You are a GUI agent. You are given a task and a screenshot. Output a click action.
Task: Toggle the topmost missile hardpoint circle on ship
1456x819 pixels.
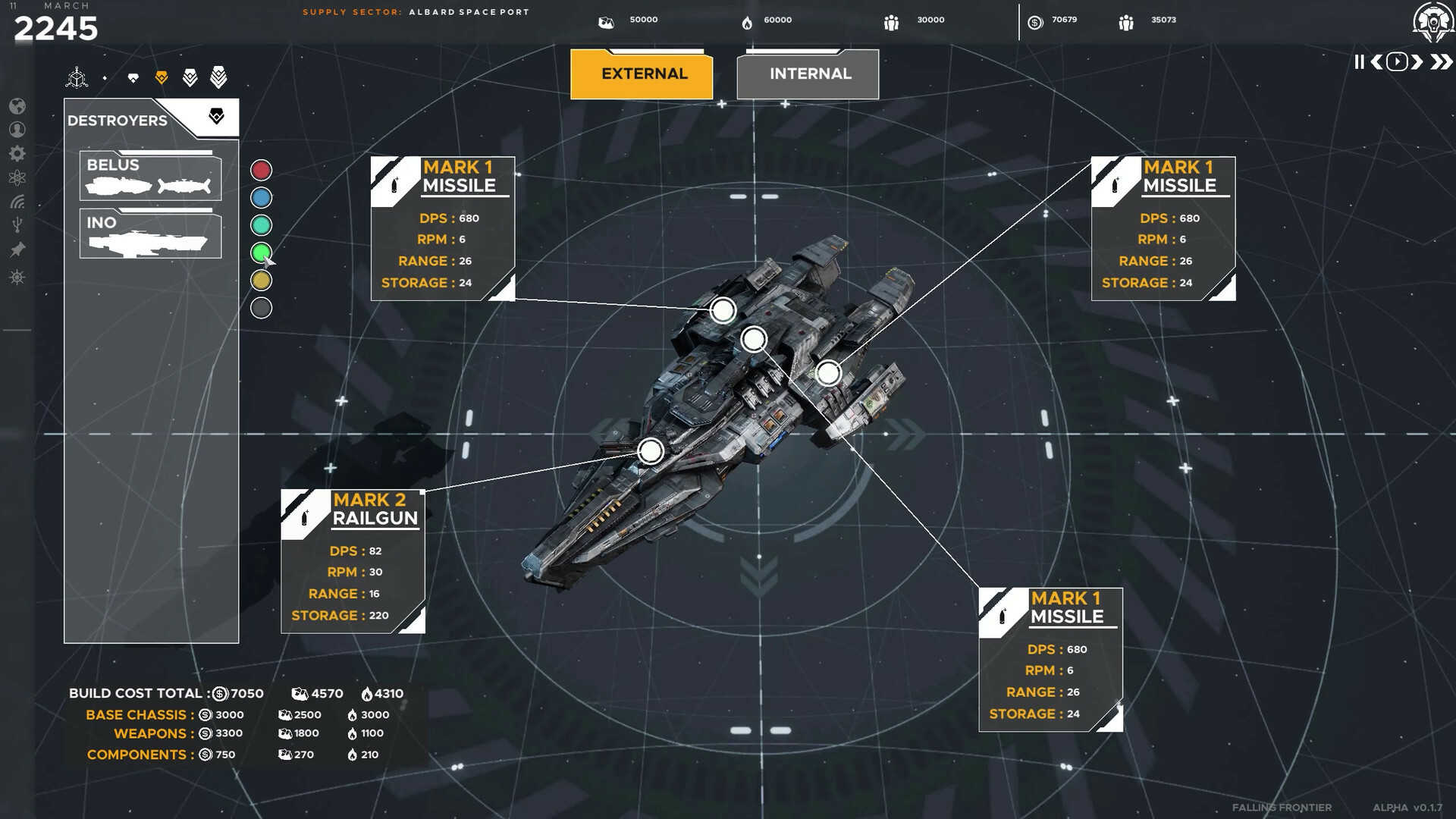[723, 310]
